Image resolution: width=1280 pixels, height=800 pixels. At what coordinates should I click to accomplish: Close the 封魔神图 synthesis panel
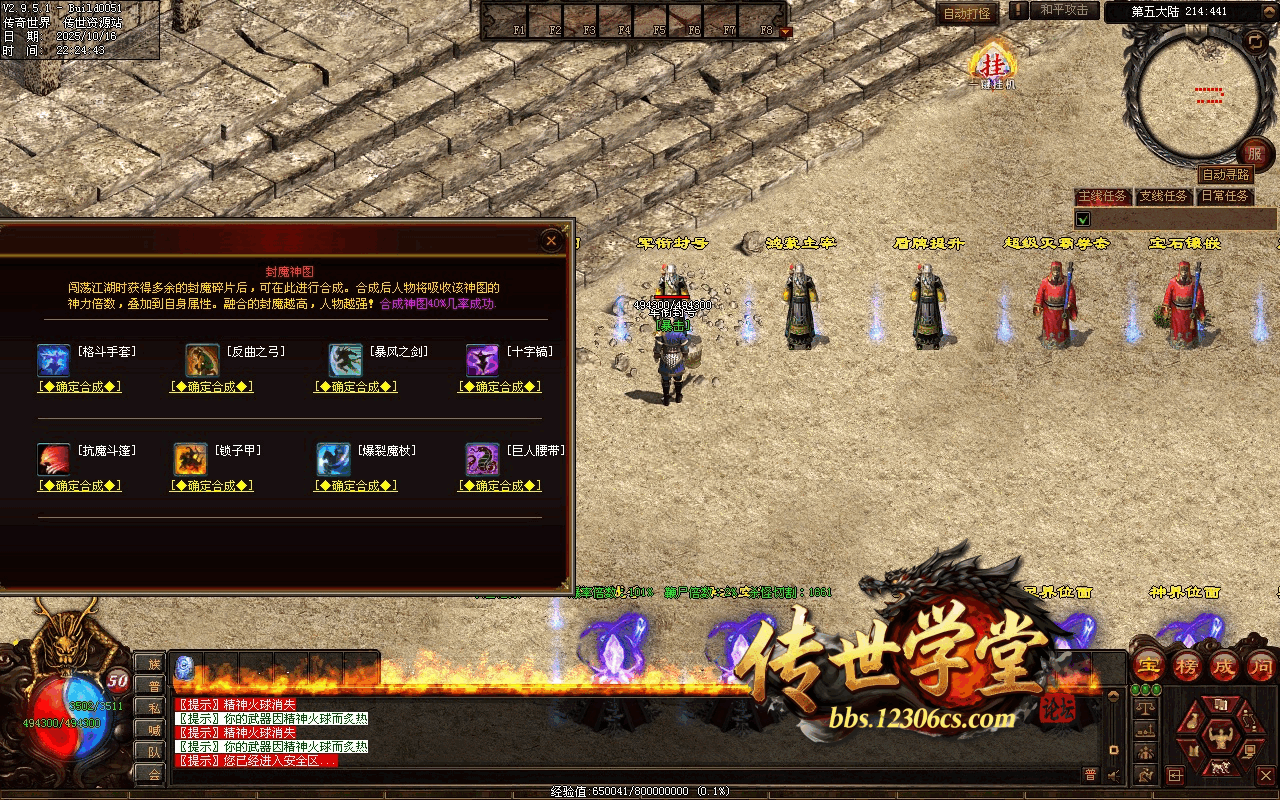click(x=551, y=240)
